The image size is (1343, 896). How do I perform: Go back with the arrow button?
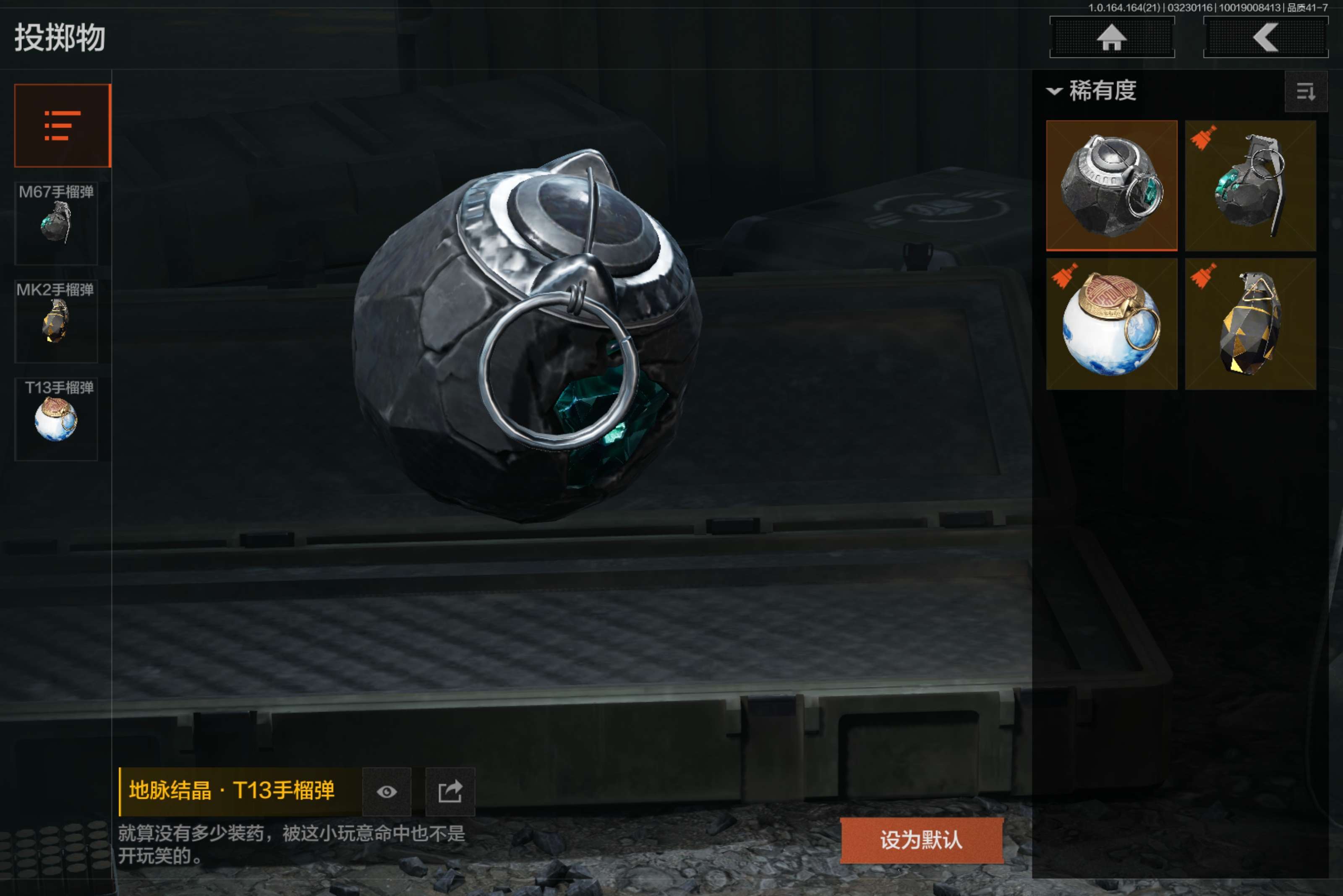click(x=1265, y=38)
